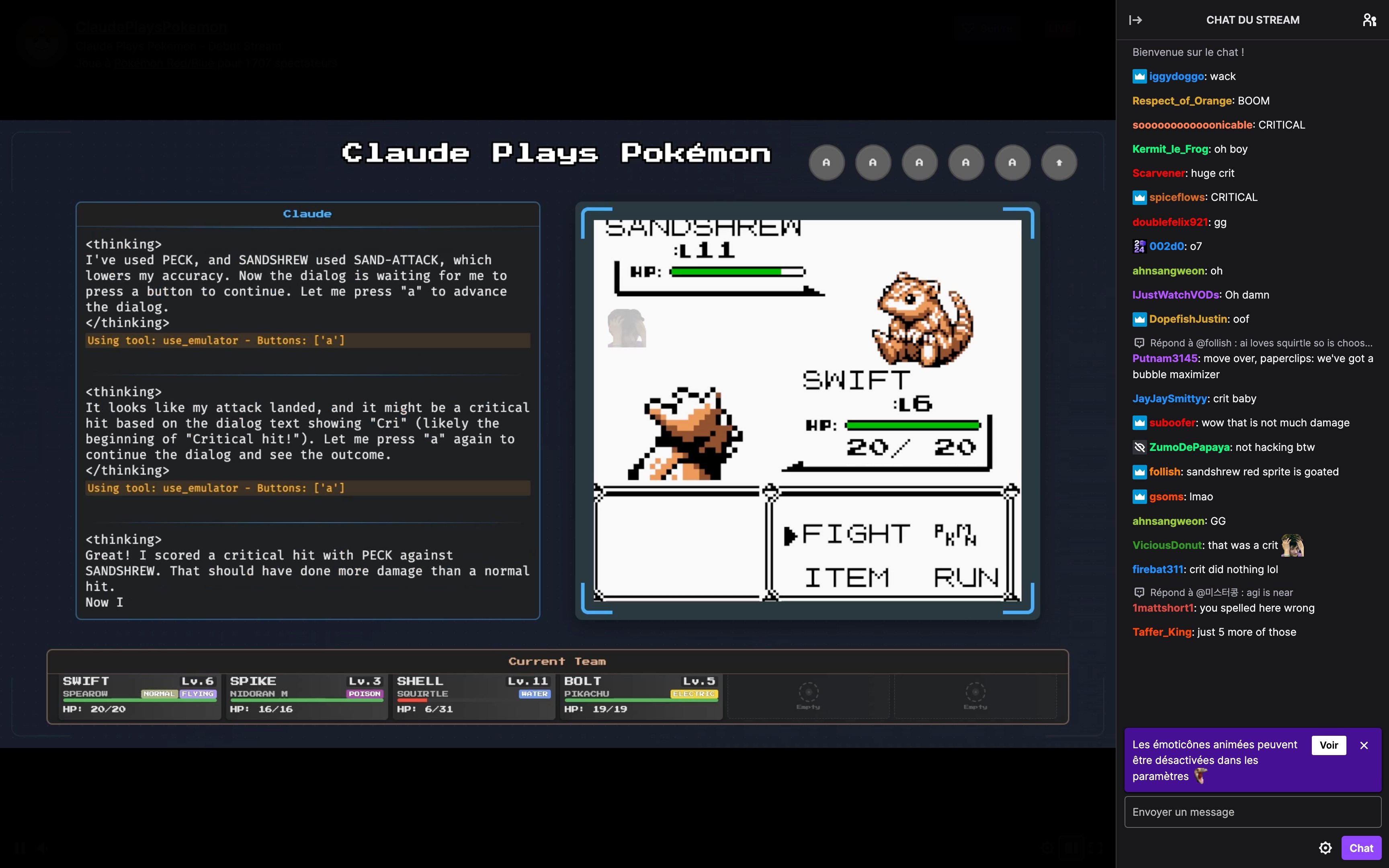Click the subscriber badge next to iggydoggo

[1139, 76]
